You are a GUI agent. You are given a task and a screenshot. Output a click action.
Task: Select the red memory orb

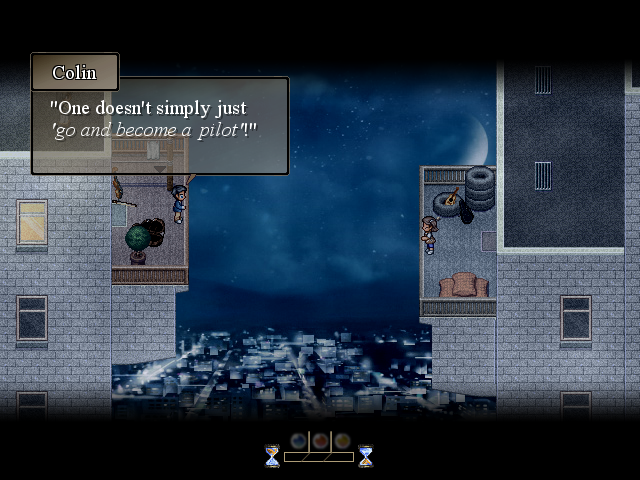pos(320,440)
